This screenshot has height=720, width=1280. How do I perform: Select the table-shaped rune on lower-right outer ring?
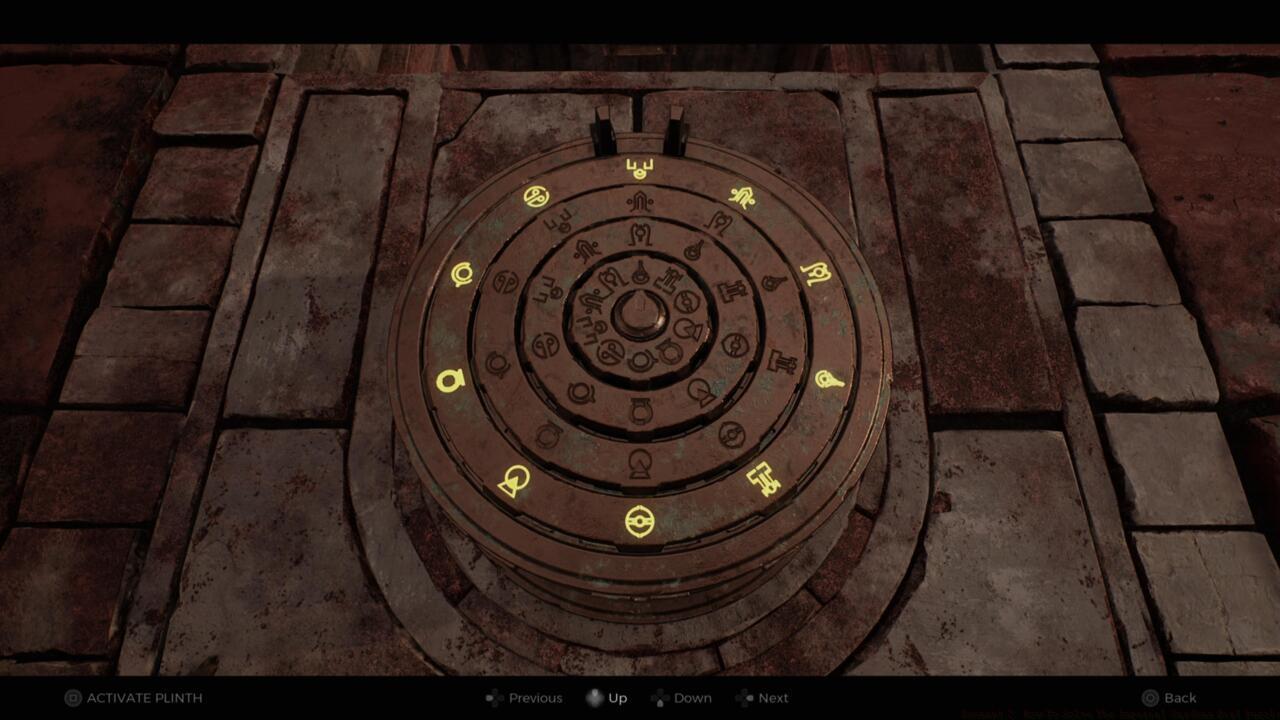pos(763,478)
